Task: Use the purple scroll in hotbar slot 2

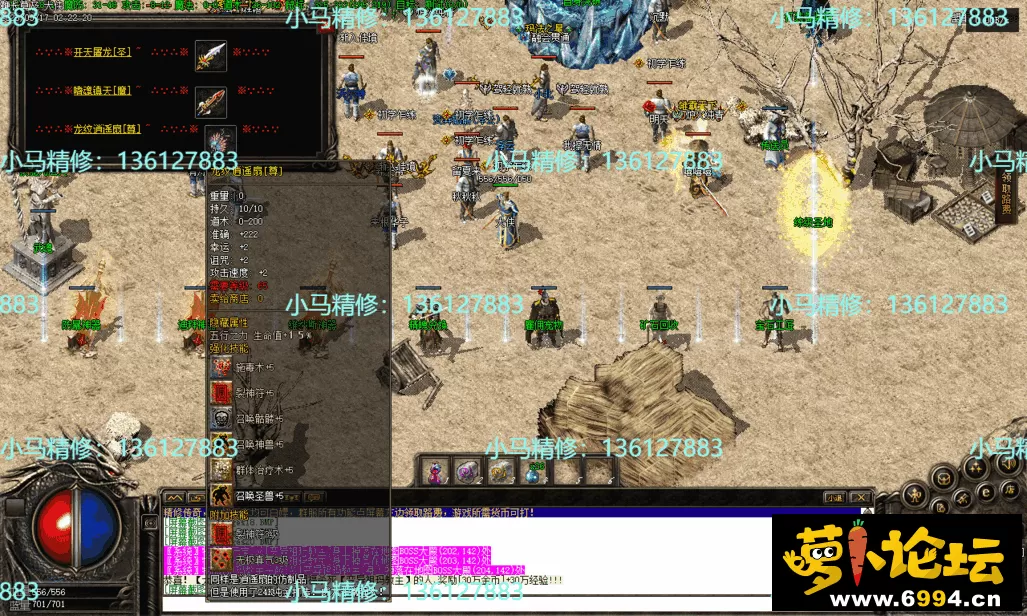Action: coord(468,471)
